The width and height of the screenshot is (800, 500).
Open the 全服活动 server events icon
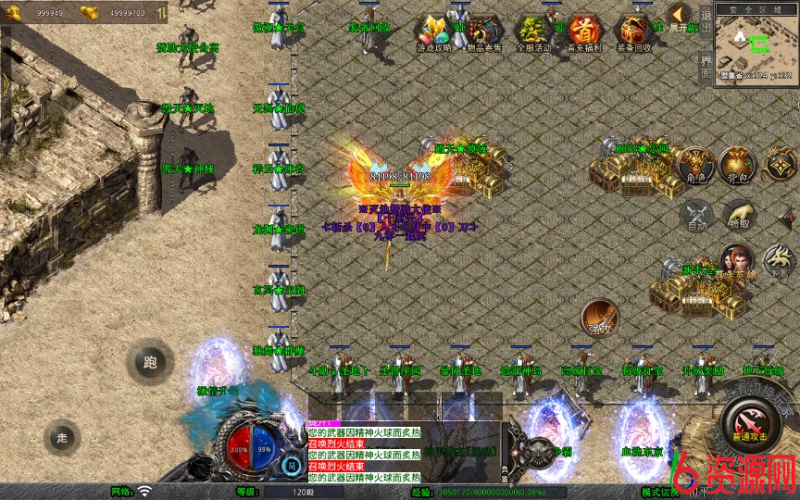533,32
